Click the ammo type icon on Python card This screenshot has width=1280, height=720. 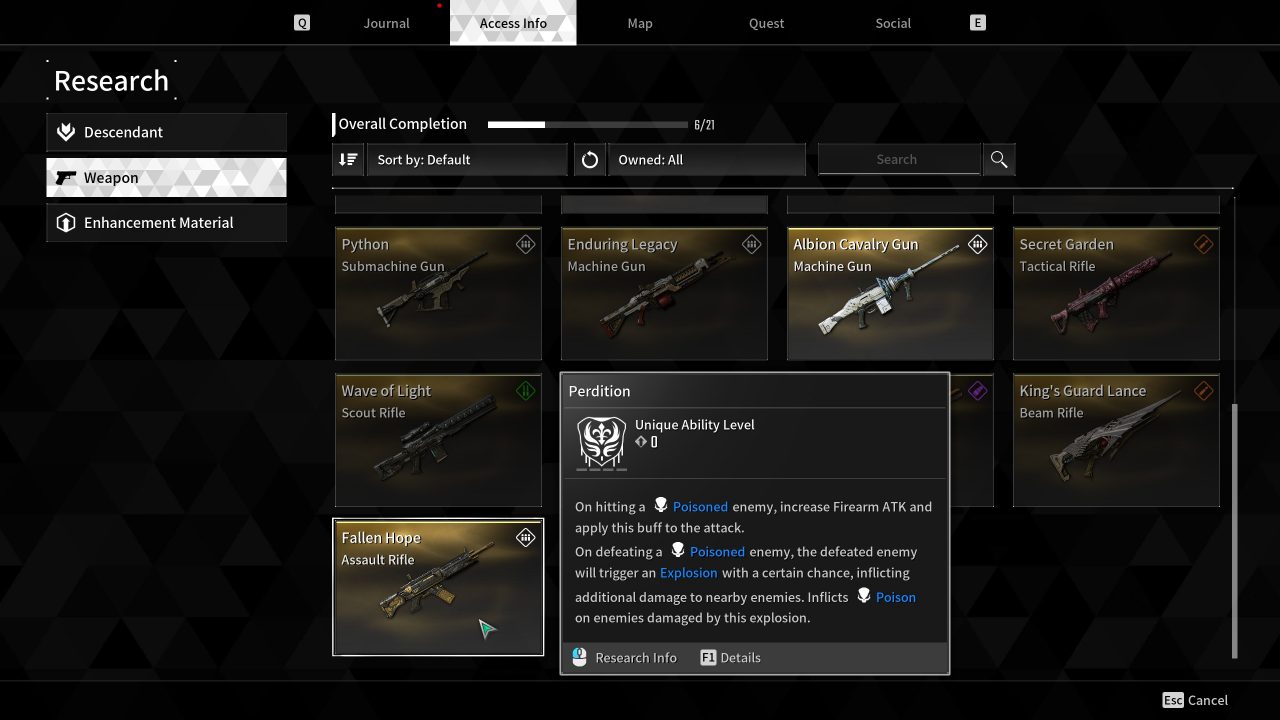coord(525,243)
